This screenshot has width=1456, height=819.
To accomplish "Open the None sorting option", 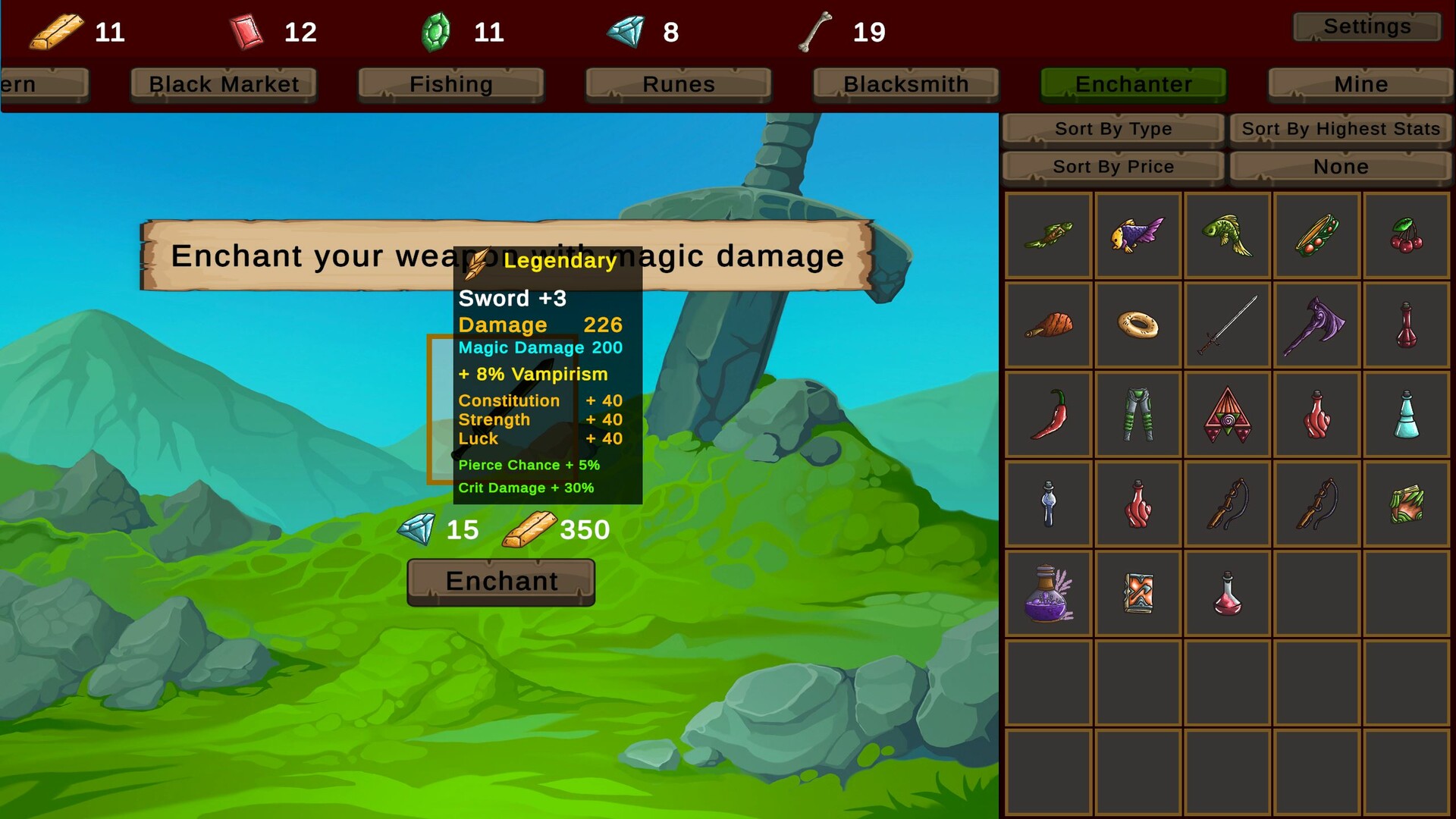I will 1340,166.
